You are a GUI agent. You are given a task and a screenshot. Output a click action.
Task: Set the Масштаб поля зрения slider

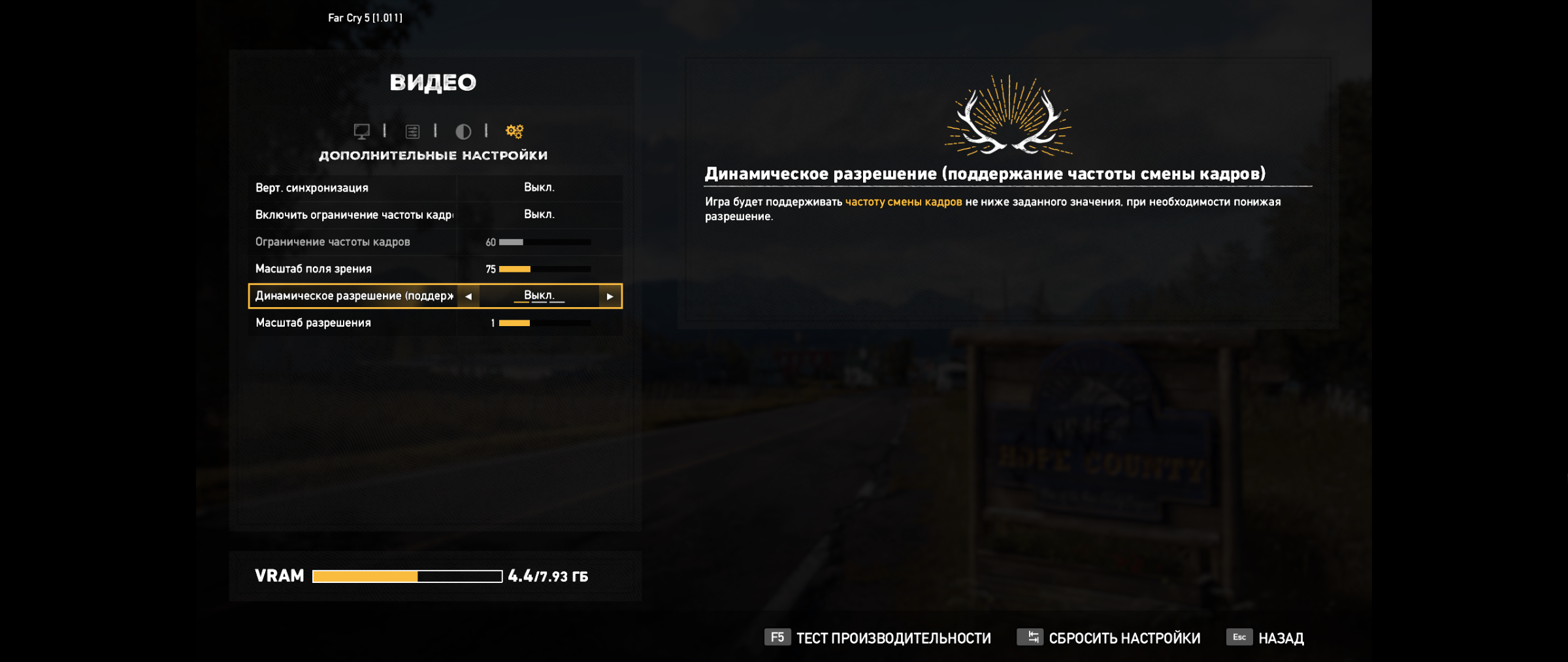[x=544, y=269]
